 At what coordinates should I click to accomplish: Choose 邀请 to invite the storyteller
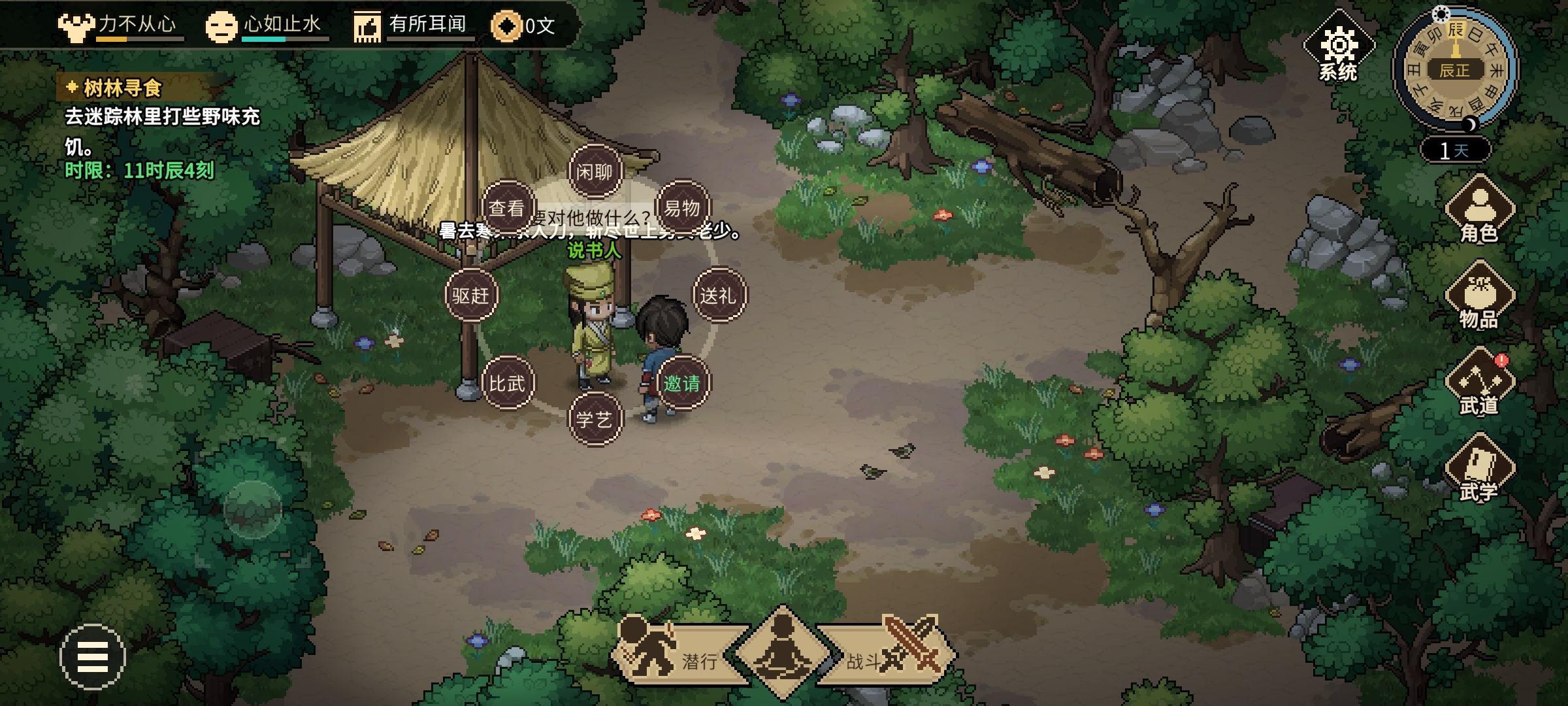pos(682,383)
